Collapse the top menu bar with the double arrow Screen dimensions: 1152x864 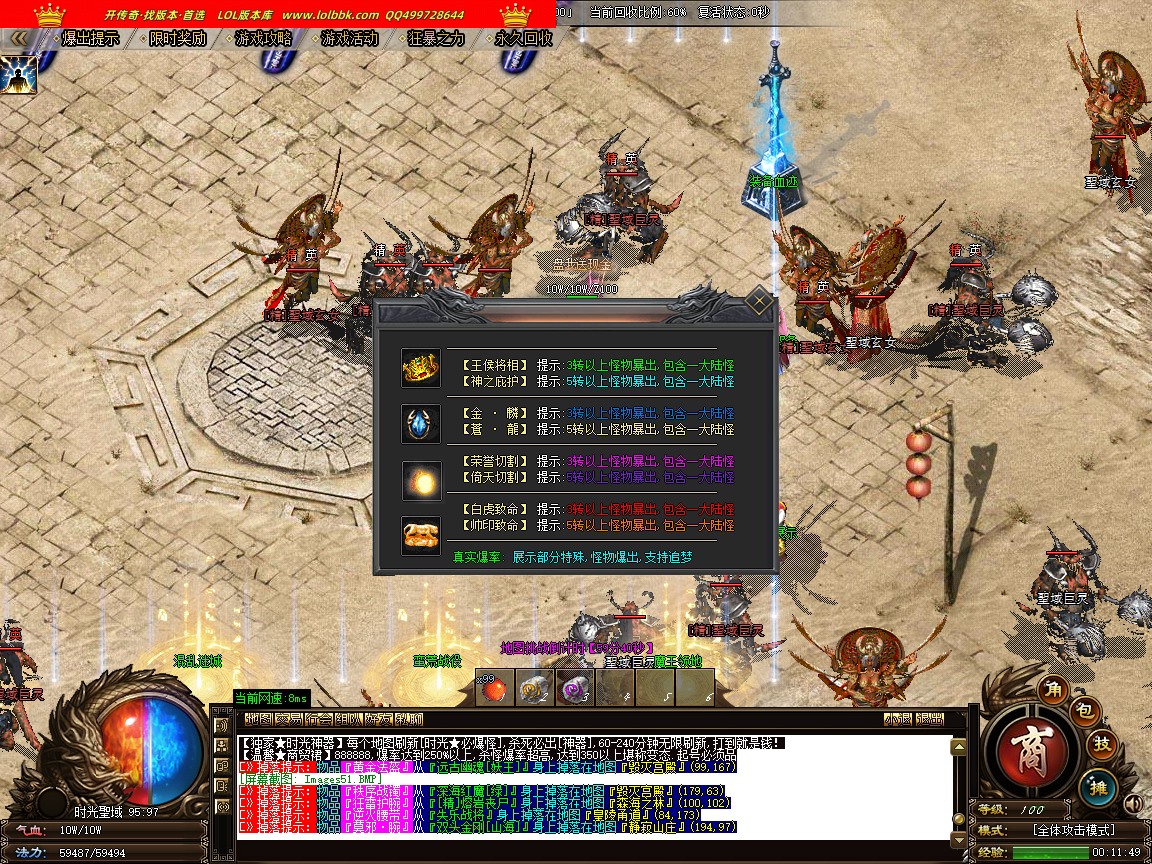tap(19, 38)
